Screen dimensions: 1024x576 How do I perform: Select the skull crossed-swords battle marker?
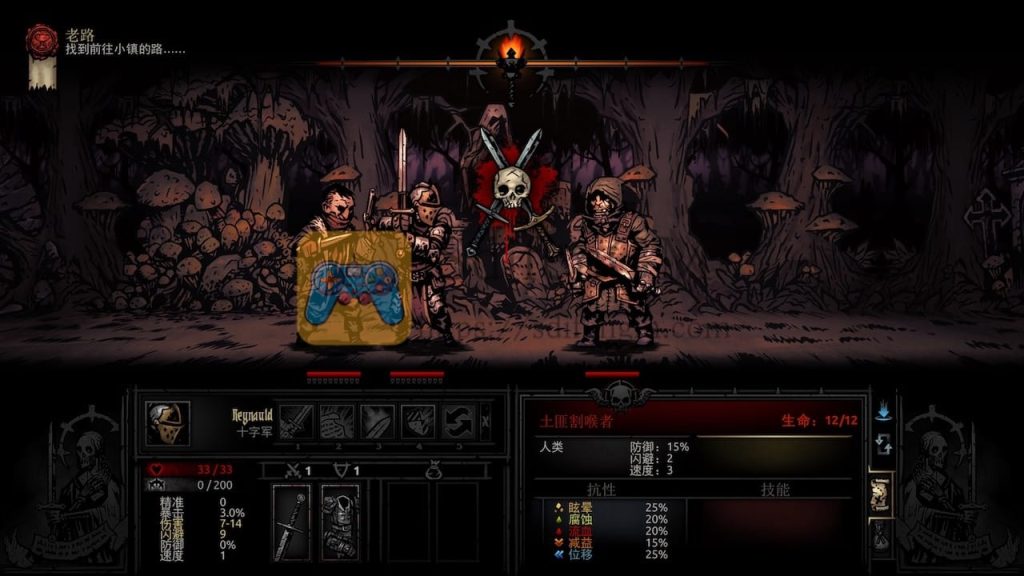point(511,188)
